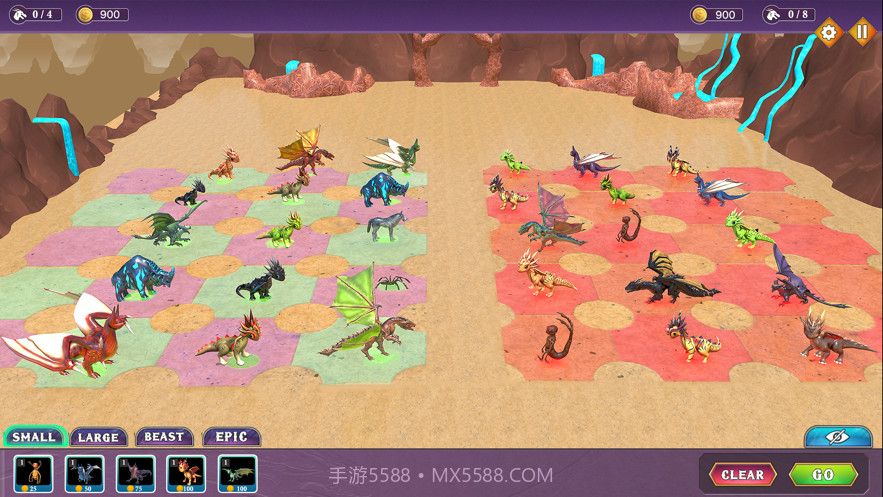Image resolution: width=883 pixels, height=497 pixels.
Task: Select the 50-coin blue dragon card
Action: (84, 473)
